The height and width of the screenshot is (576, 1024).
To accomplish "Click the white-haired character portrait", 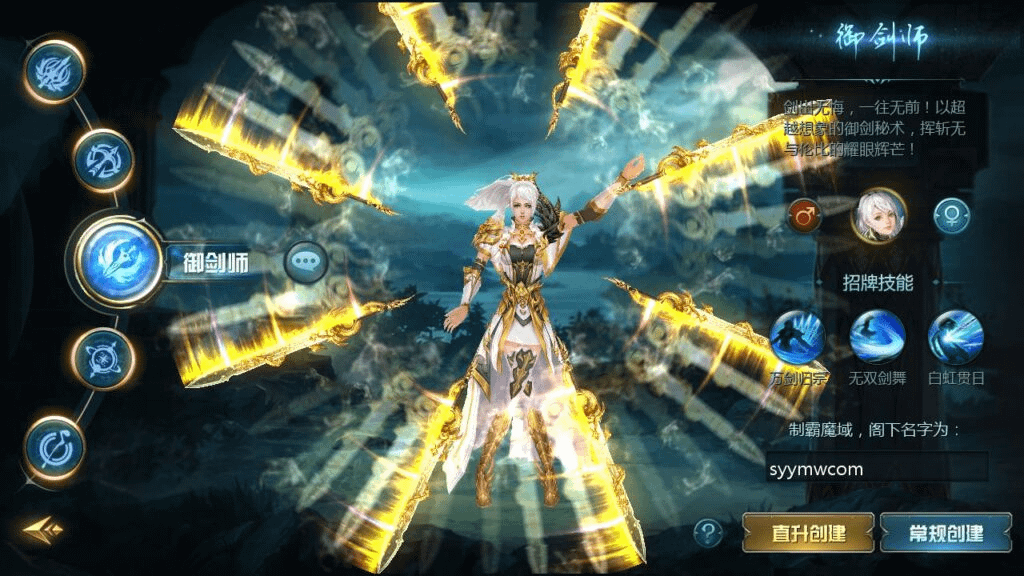I will 878,214.
